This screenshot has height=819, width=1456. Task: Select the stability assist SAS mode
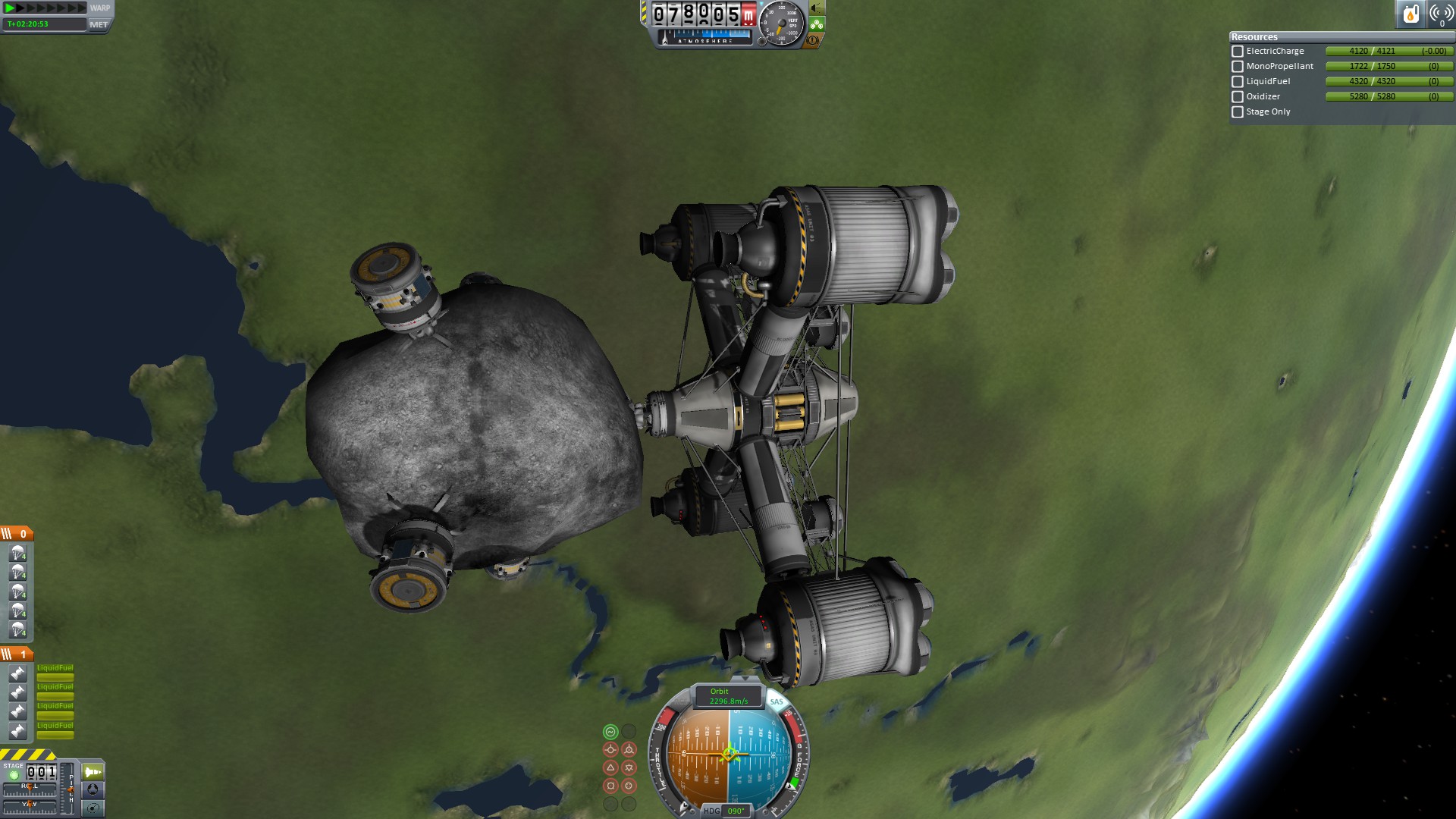pos(610,732)
